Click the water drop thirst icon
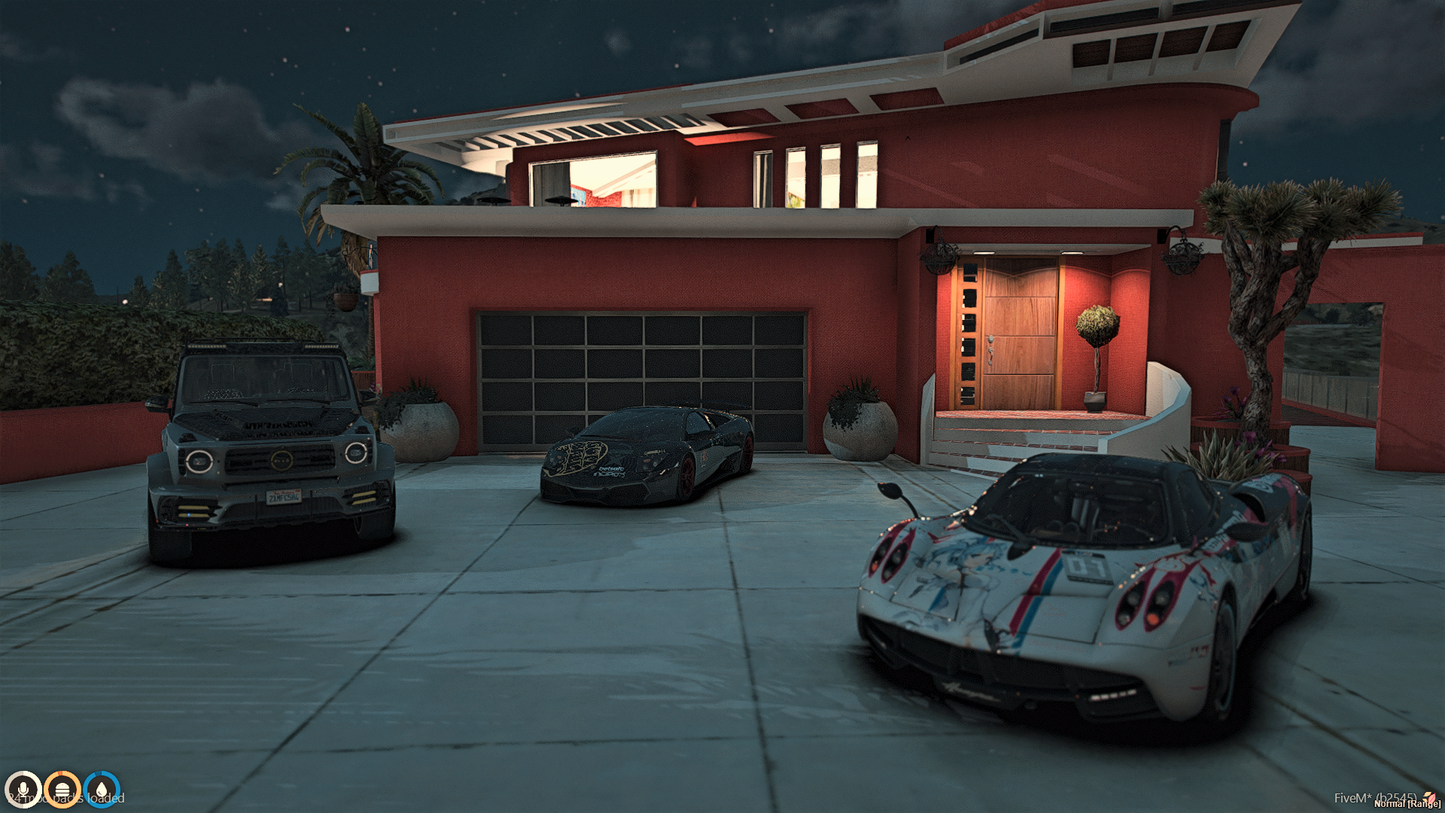Screen dimensions: 1445x813 click(x=102, y=790)
